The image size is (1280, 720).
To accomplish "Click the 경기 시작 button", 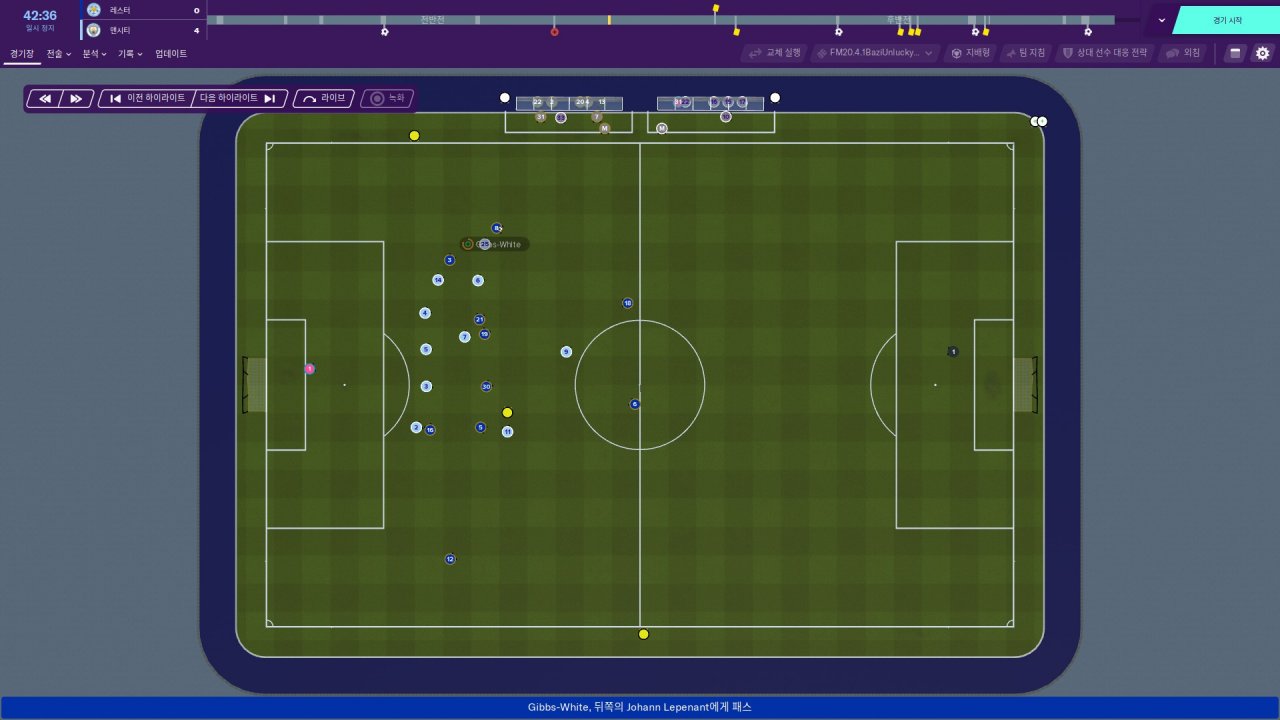I will click(x=1227, y=20).
